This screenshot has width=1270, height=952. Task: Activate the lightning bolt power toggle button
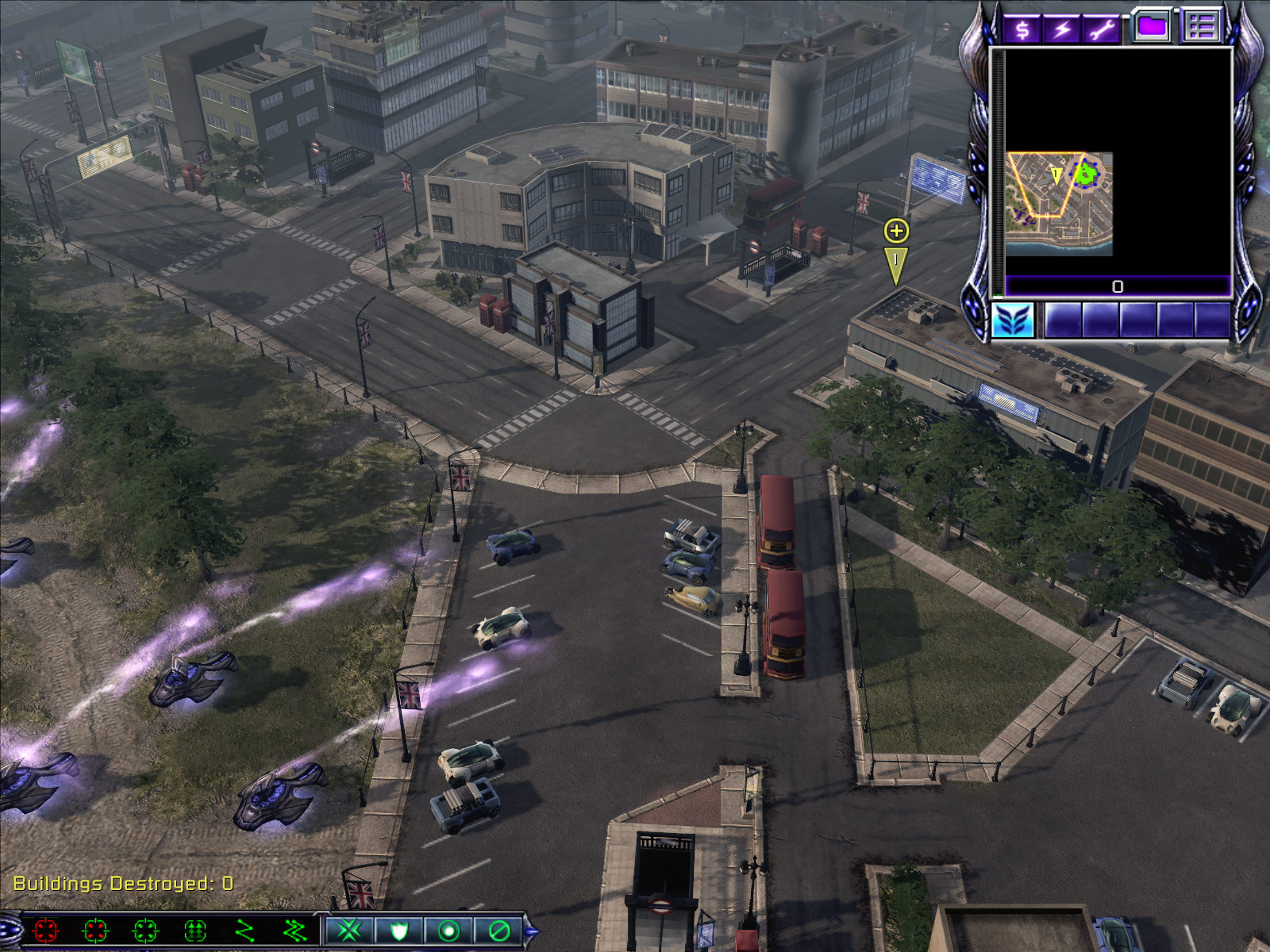pyautogui.click(x=1062, y=29)
